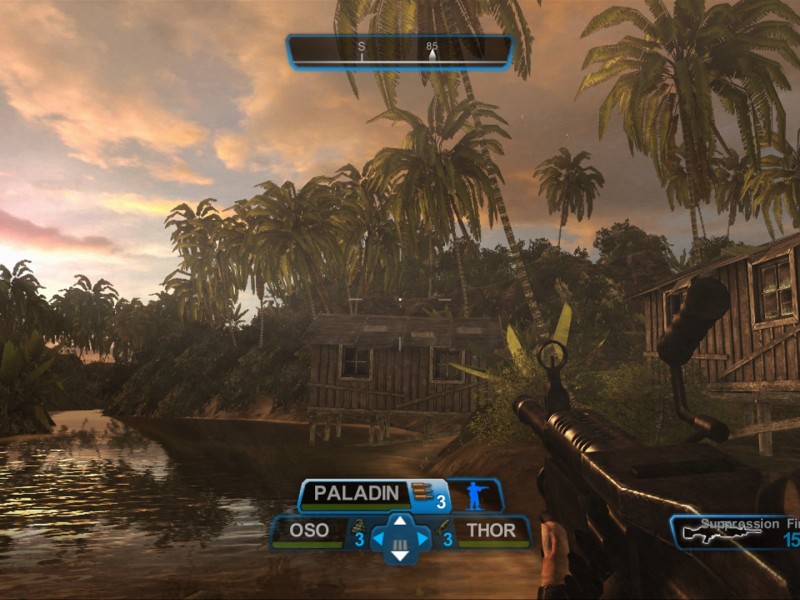800x600 pixels.
Task: Click the down arrow on the squad D-pad
Action: coord(399,556)
